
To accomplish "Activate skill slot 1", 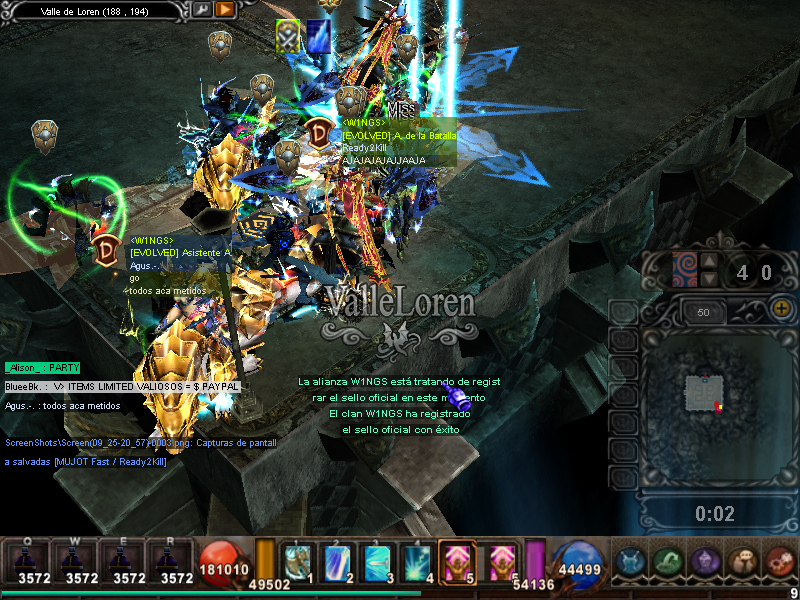I will (297, 560).
